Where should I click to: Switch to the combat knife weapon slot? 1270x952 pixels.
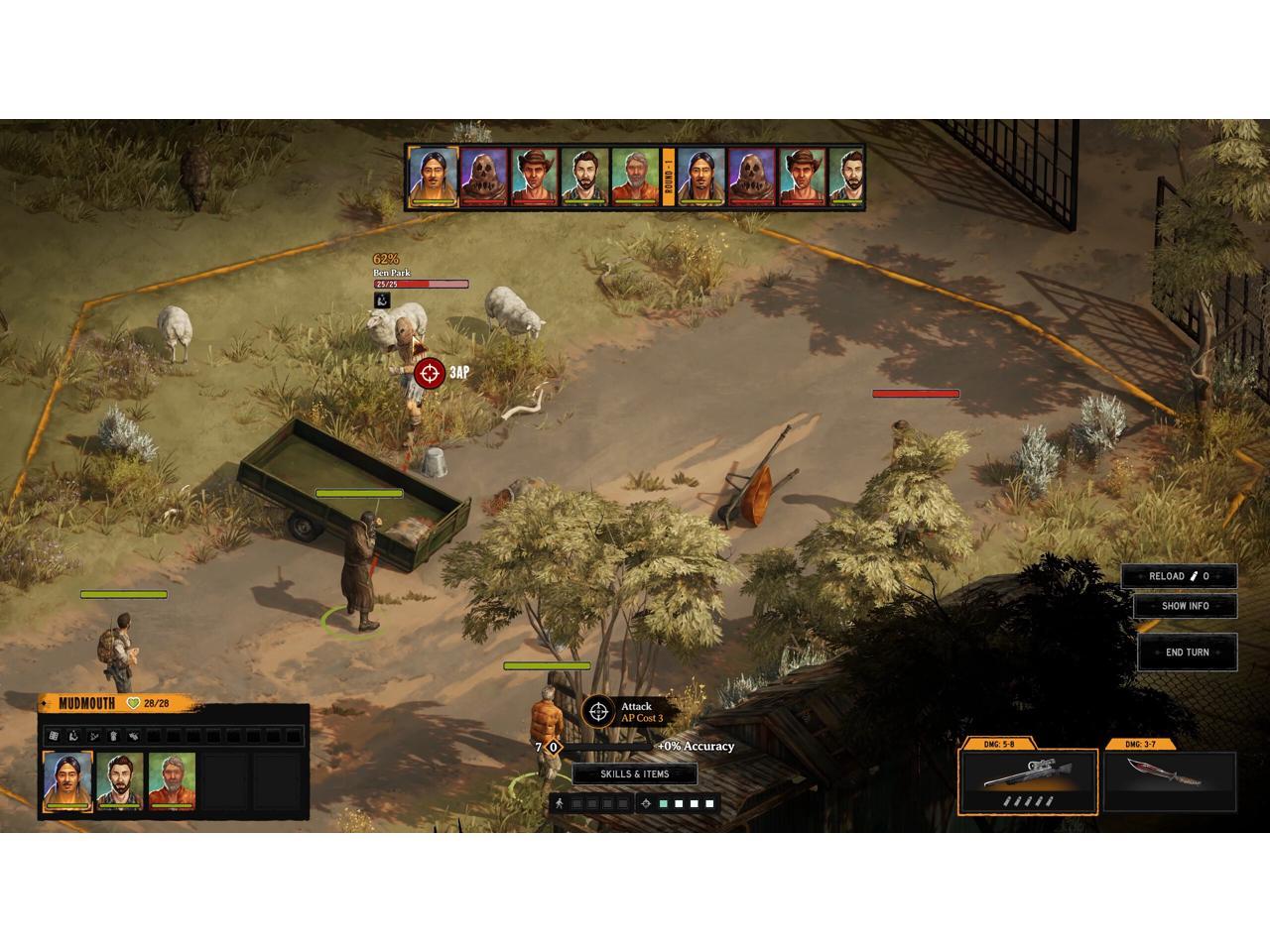[x=1171, y=776]
